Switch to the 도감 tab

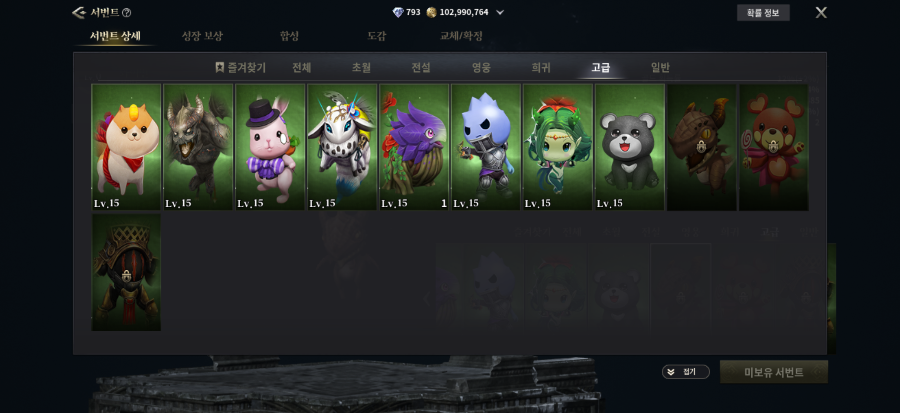point(377,36)
